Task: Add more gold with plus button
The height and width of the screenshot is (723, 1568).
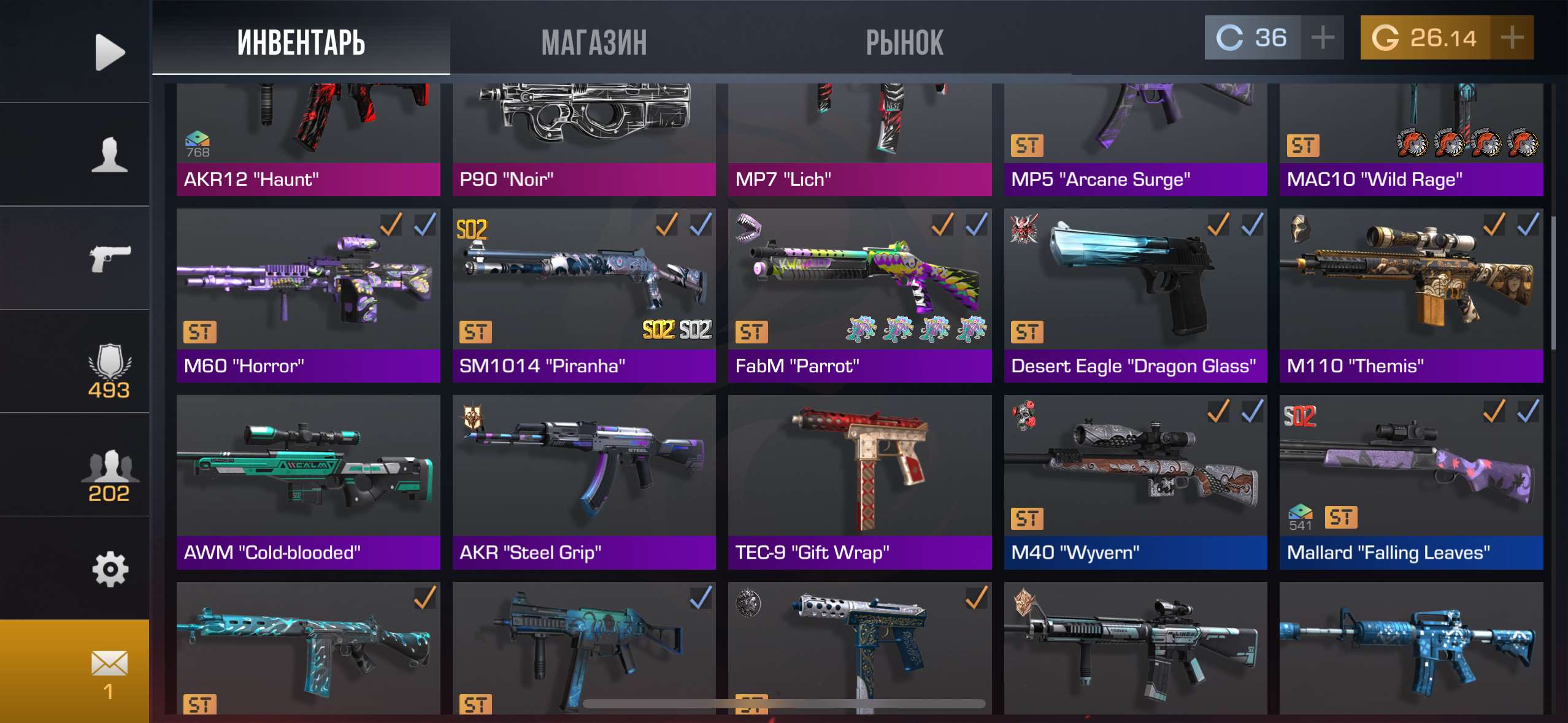Action: click(x=1512, y=38)
